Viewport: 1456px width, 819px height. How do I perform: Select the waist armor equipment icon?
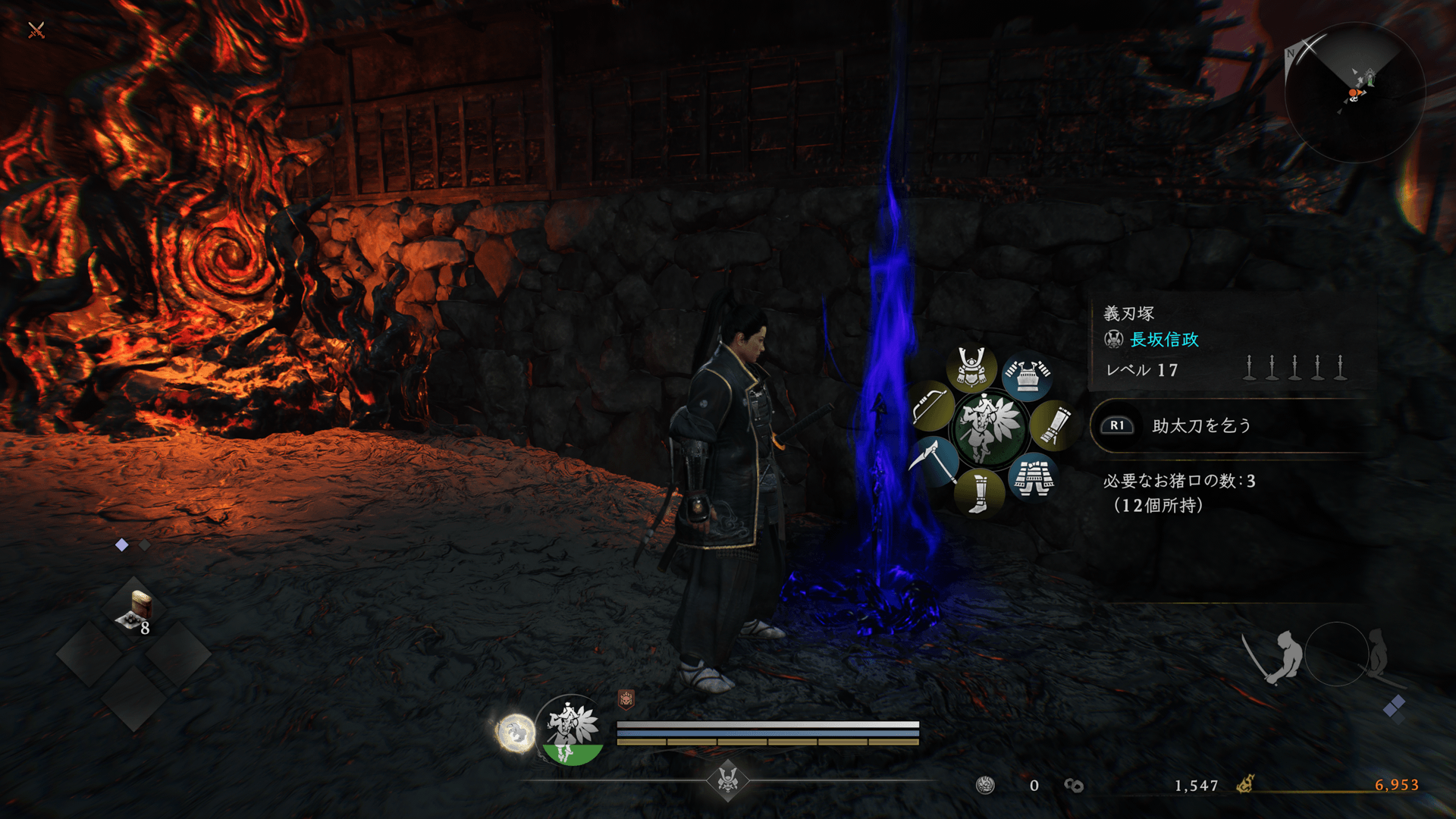1033,478
